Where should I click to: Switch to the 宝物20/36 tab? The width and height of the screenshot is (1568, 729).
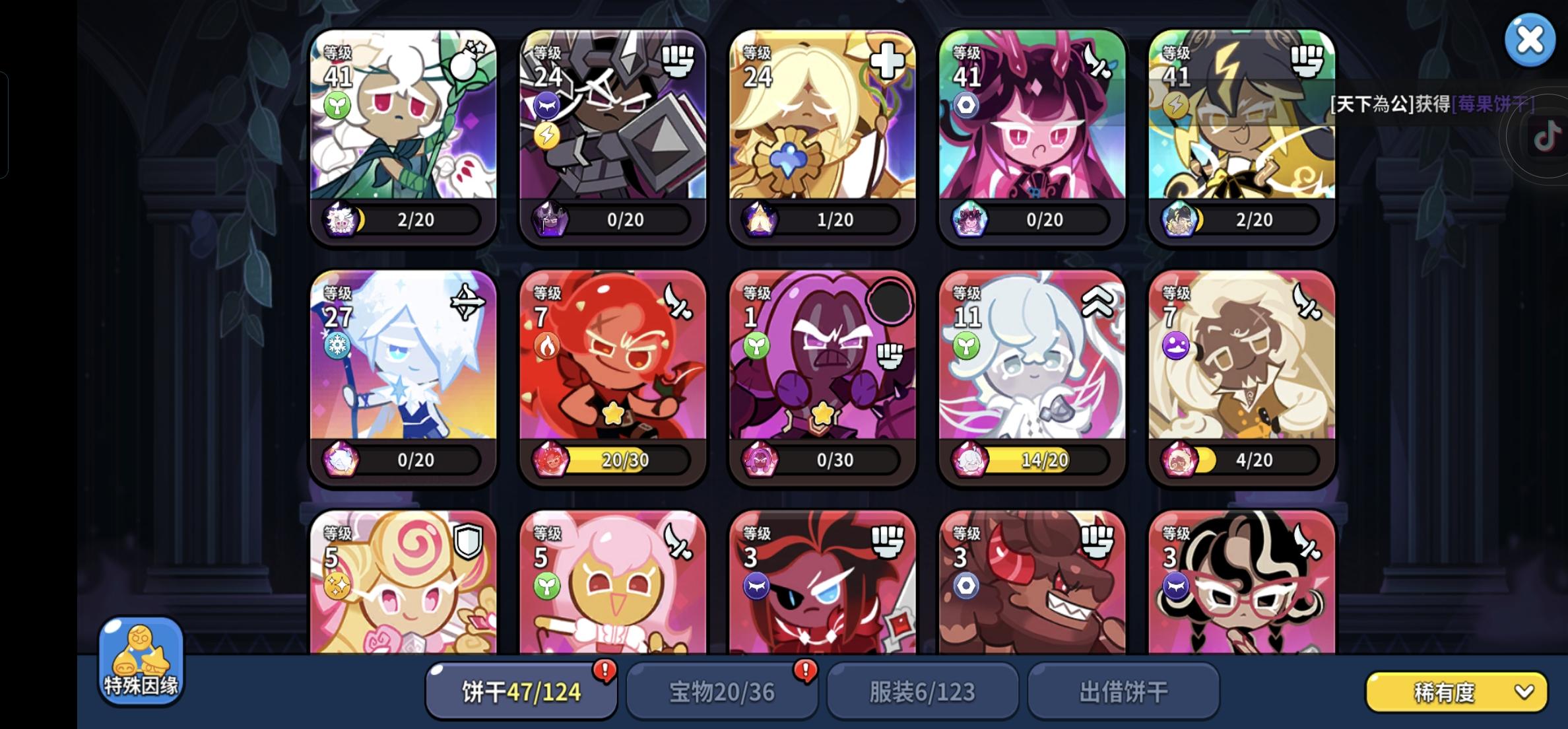pyautogui.click(x=721, y=691)
